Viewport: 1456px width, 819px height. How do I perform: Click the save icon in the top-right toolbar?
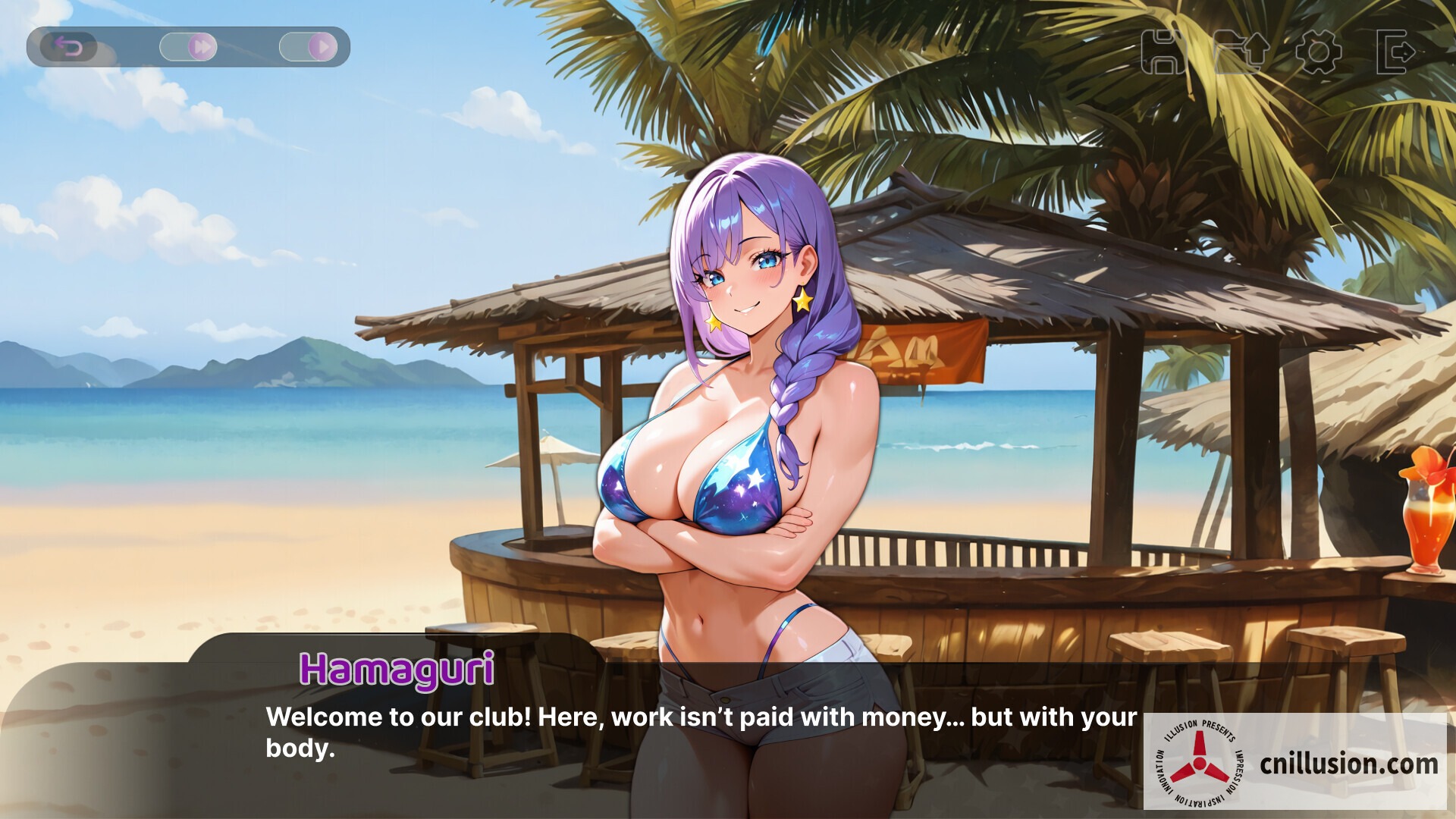point(1164,50)
